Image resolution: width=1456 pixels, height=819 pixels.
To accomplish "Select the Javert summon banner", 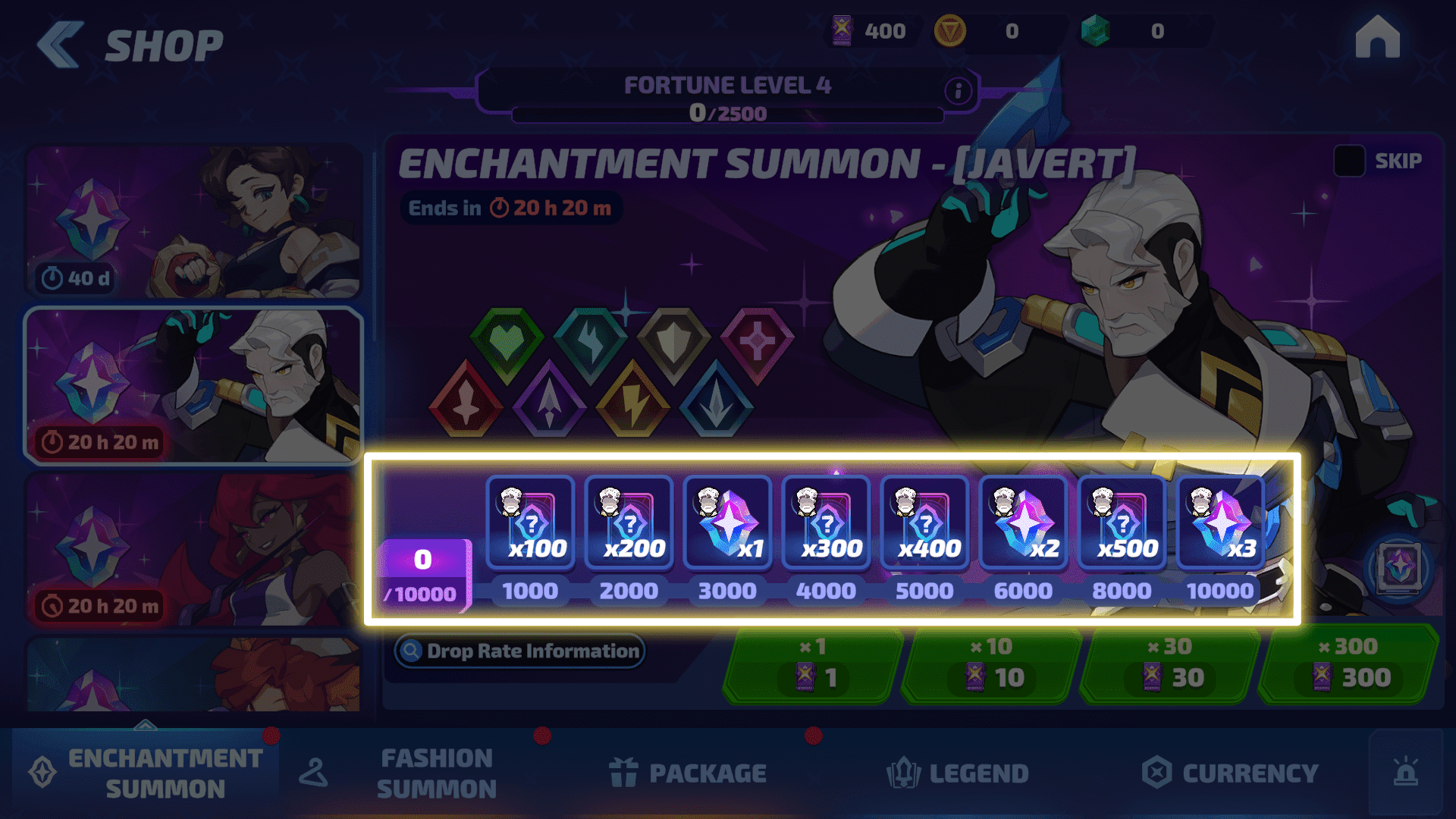I will tap(193, 385).
